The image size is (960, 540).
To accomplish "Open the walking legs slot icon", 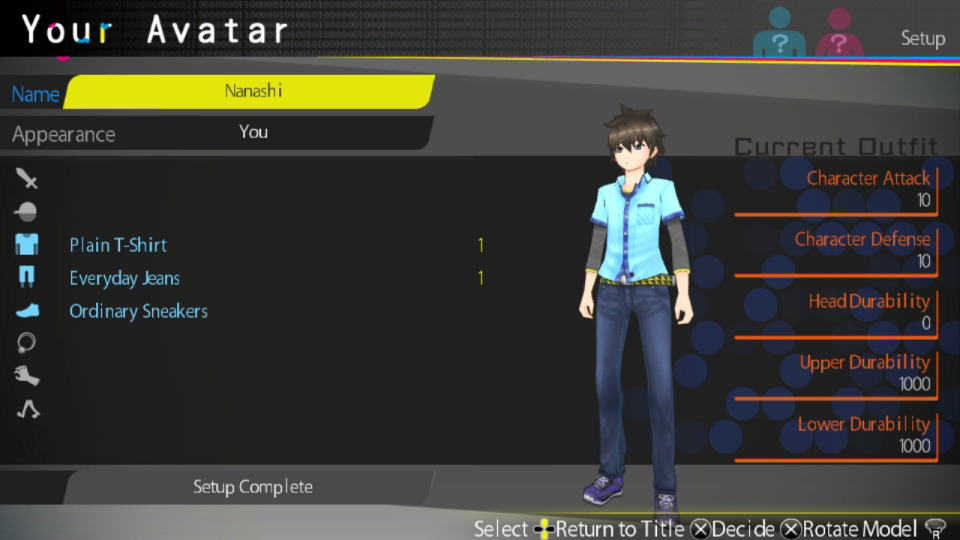I will [x=27, y=409].
